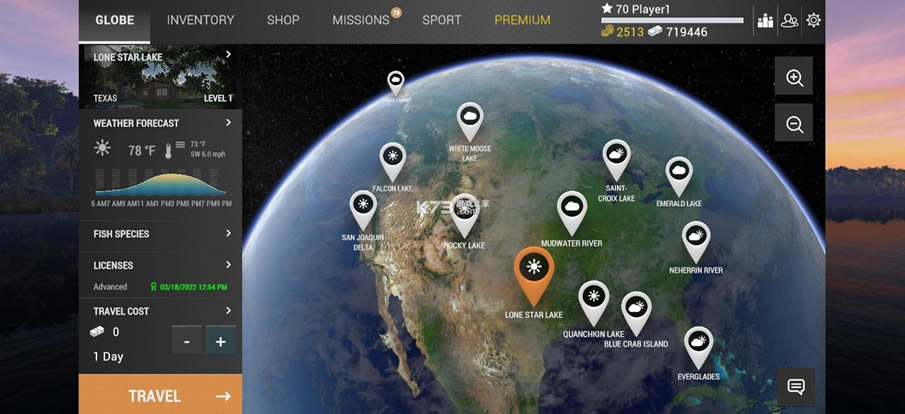Open the Shop tab
This screenshot has height=414, width=905.
283,20
